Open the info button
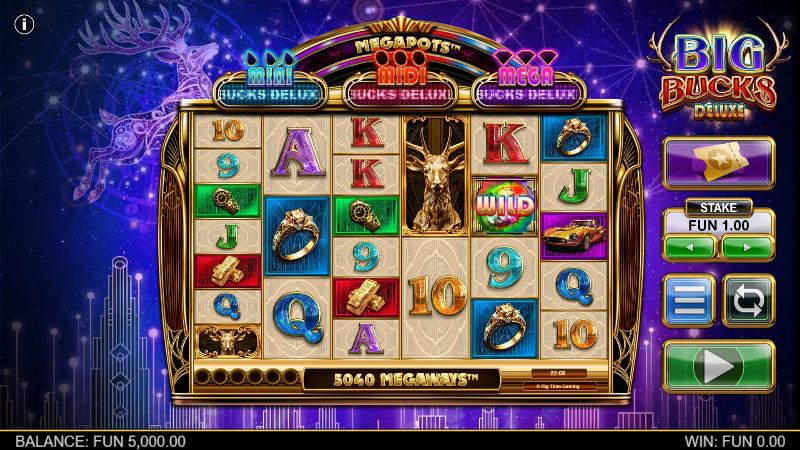This screenshot has height=450, width=800. click(x=20, y=25)
